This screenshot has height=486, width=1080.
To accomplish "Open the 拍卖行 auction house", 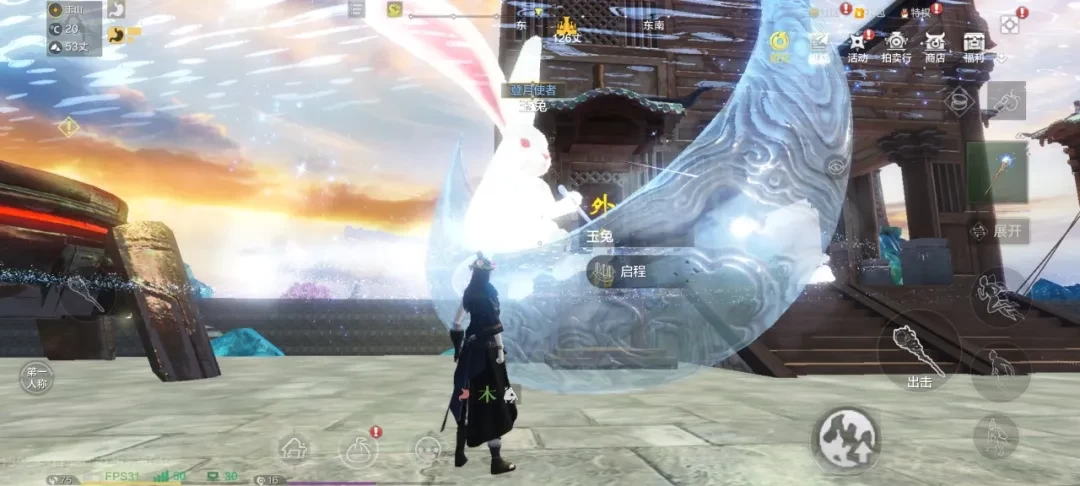I will pyautogui.click(x=896, y=44).
